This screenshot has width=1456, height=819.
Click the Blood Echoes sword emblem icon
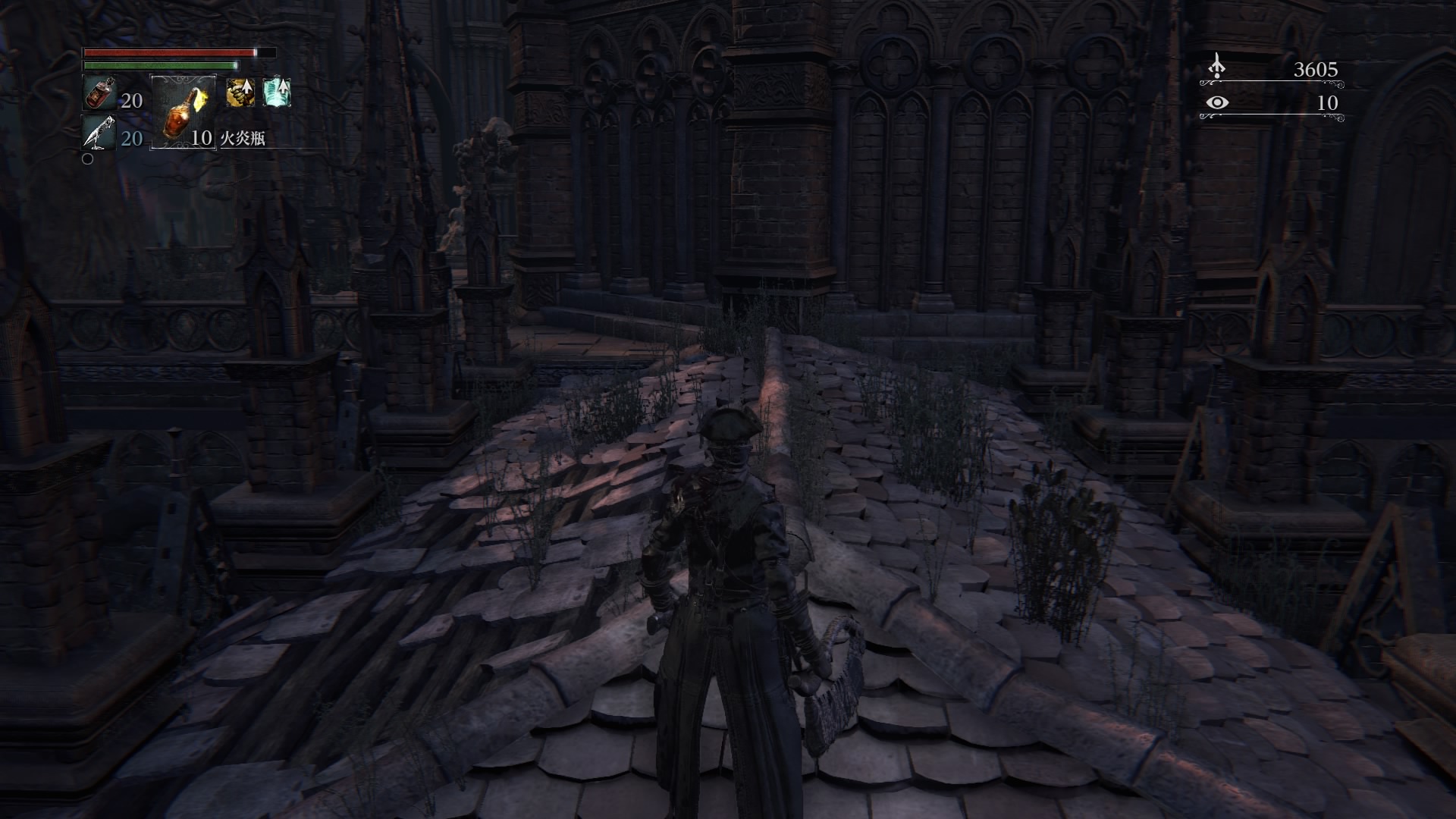coord(1217,67)
